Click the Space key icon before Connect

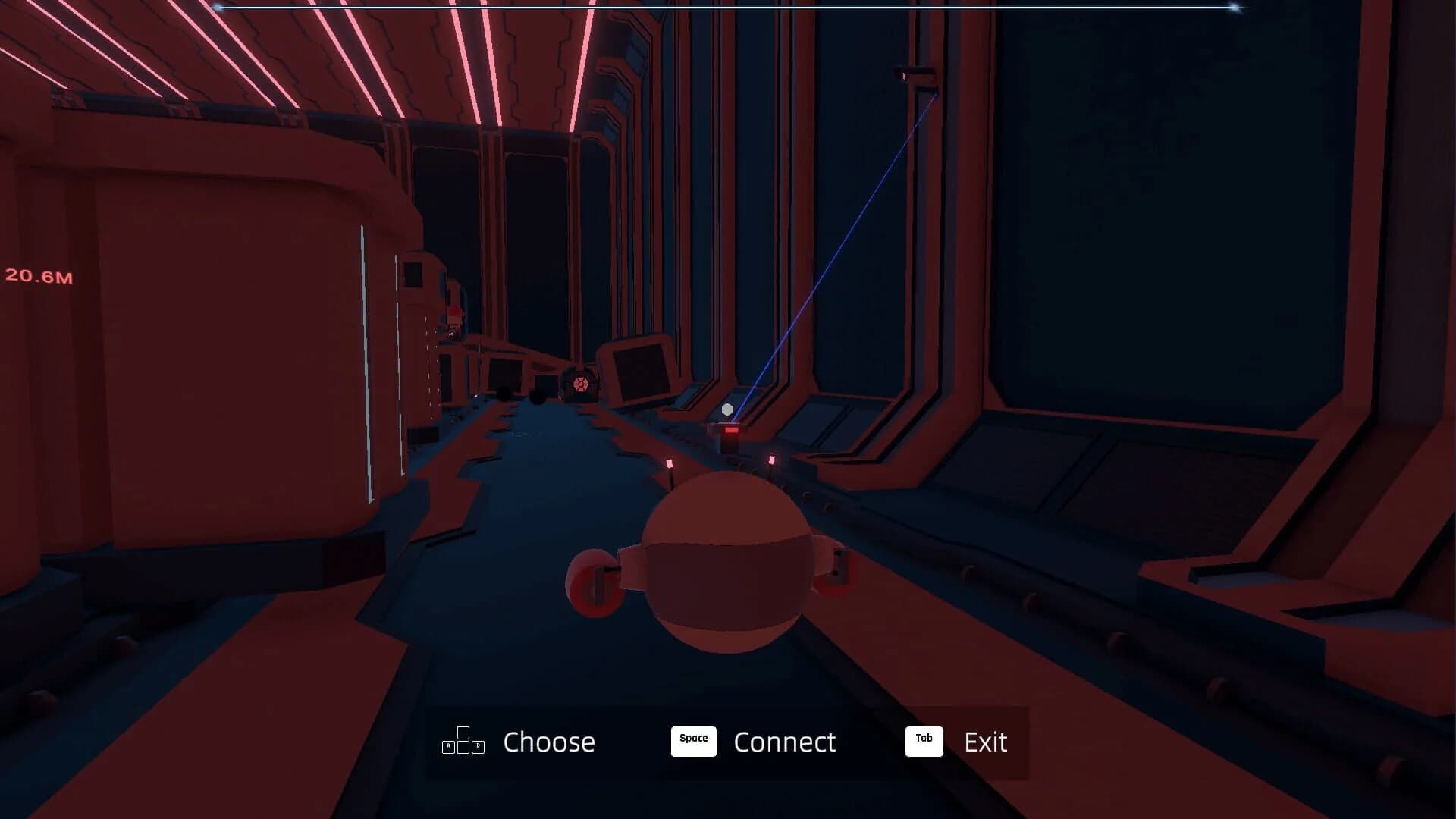(692, 741)
